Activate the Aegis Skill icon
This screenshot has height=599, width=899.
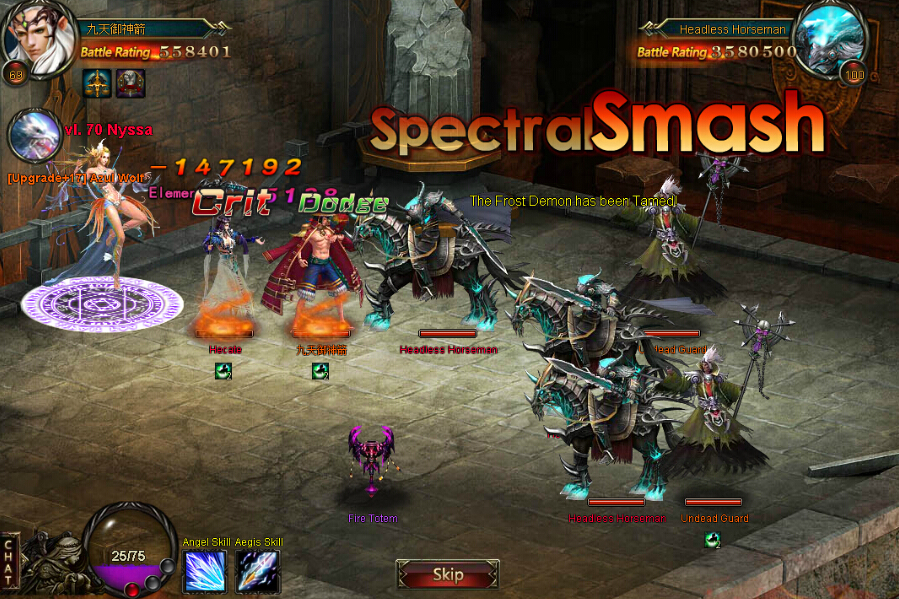coord(257,571)
